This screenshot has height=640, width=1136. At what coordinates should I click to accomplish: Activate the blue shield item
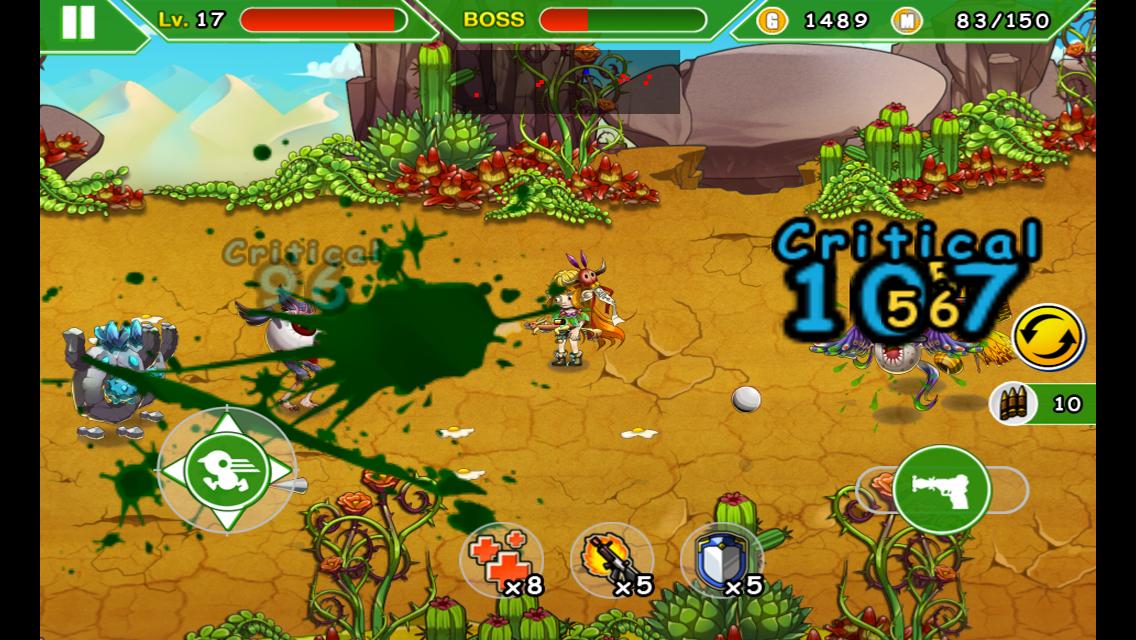coord(721,560)
